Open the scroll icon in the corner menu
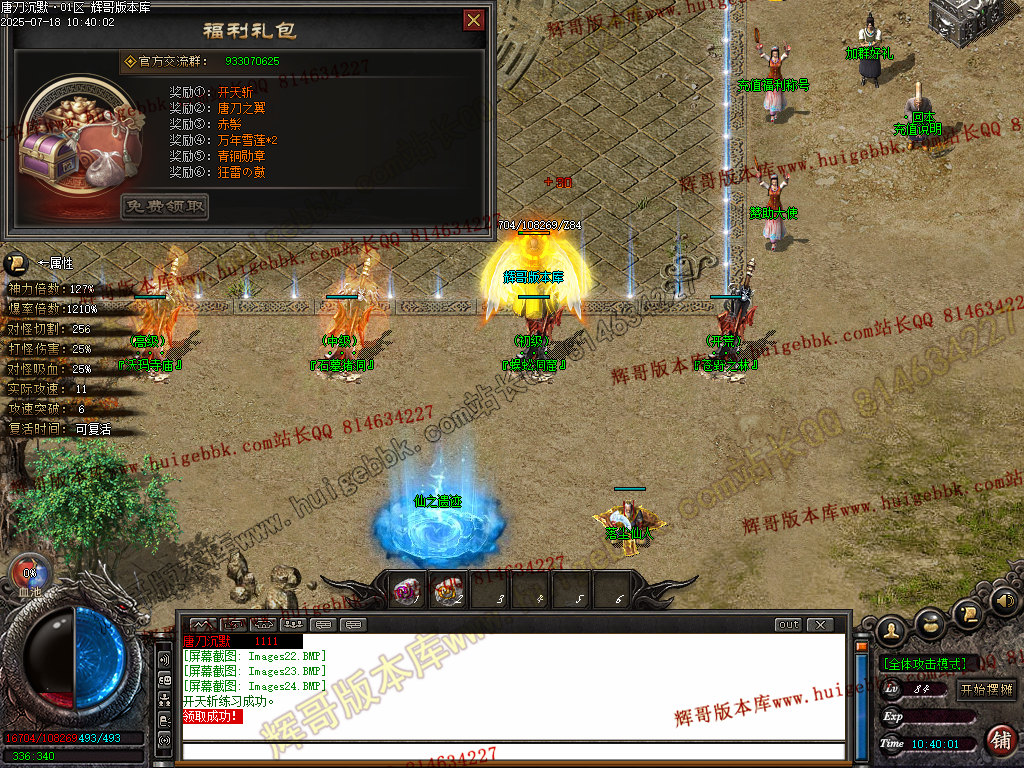This screenshot has height=768, width=1024. click(x=967, y=613)
